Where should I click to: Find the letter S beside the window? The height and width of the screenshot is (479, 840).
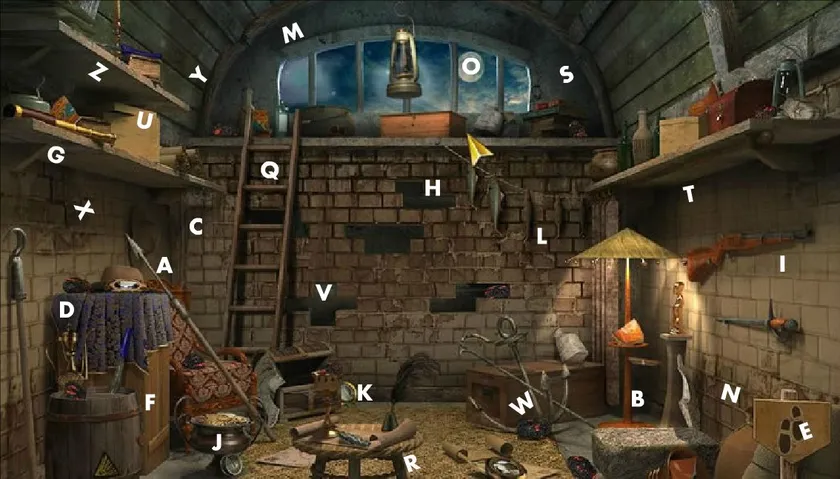567,73
